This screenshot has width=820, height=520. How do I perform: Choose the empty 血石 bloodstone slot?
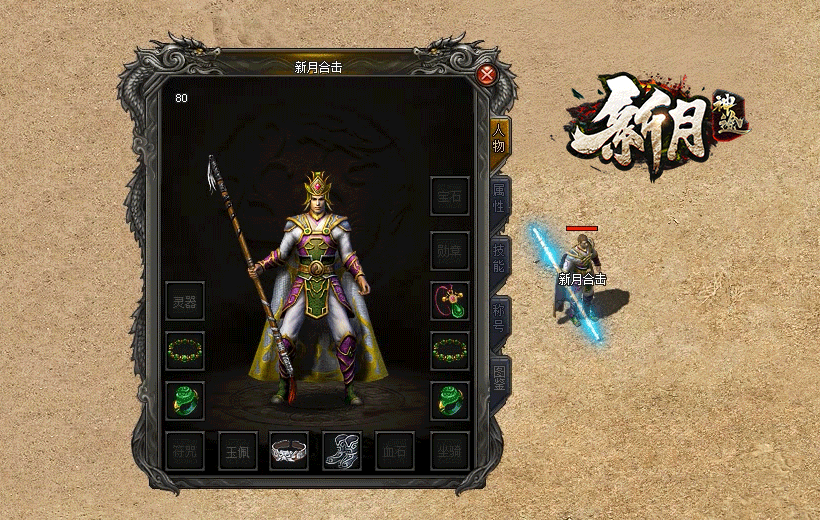point(395,451)
